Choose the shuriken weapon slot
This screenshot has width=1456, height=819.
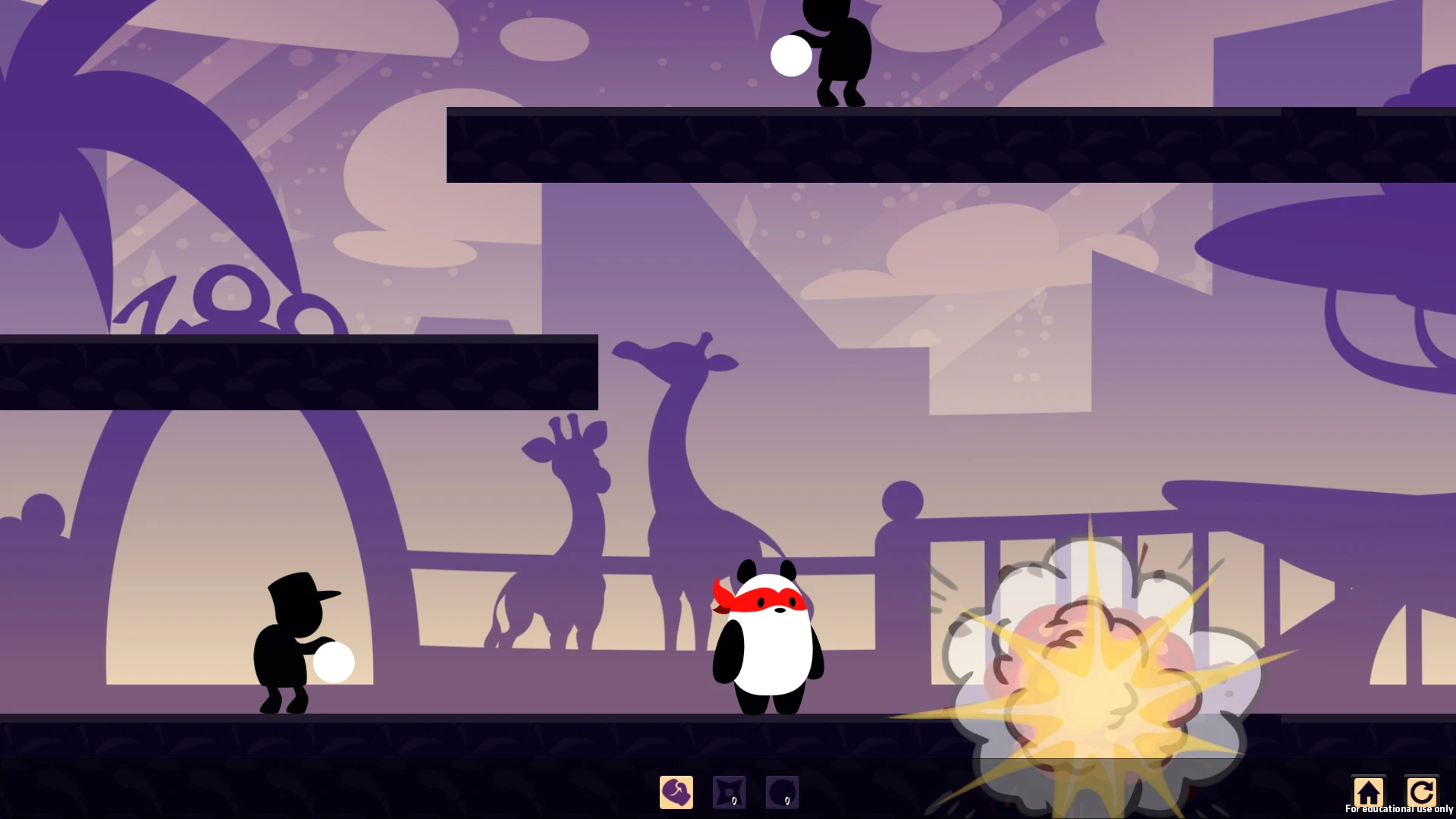point(730,792)
